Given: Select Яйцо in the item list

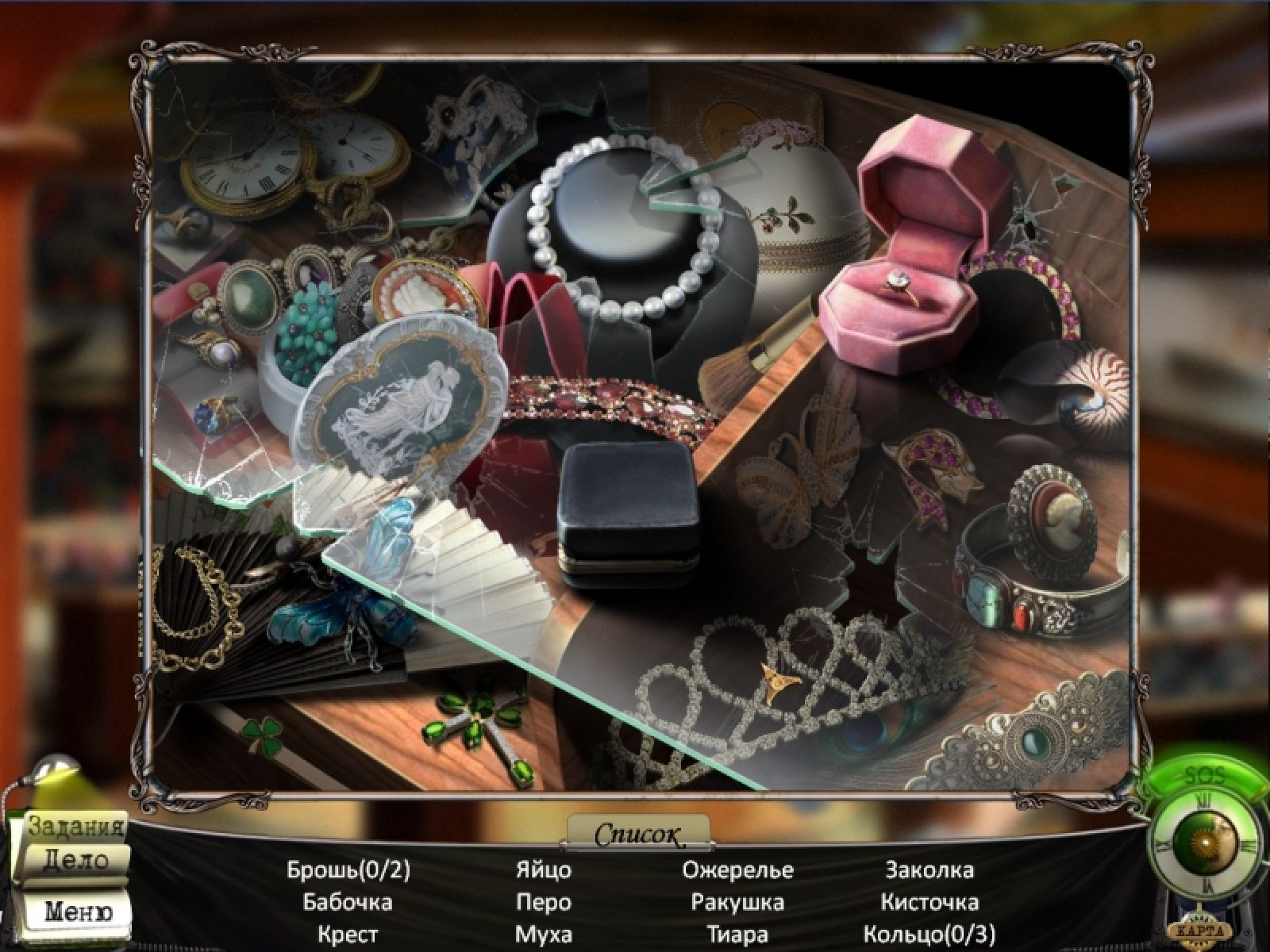Looking at the screenshot, I should [x=543, y=870].
